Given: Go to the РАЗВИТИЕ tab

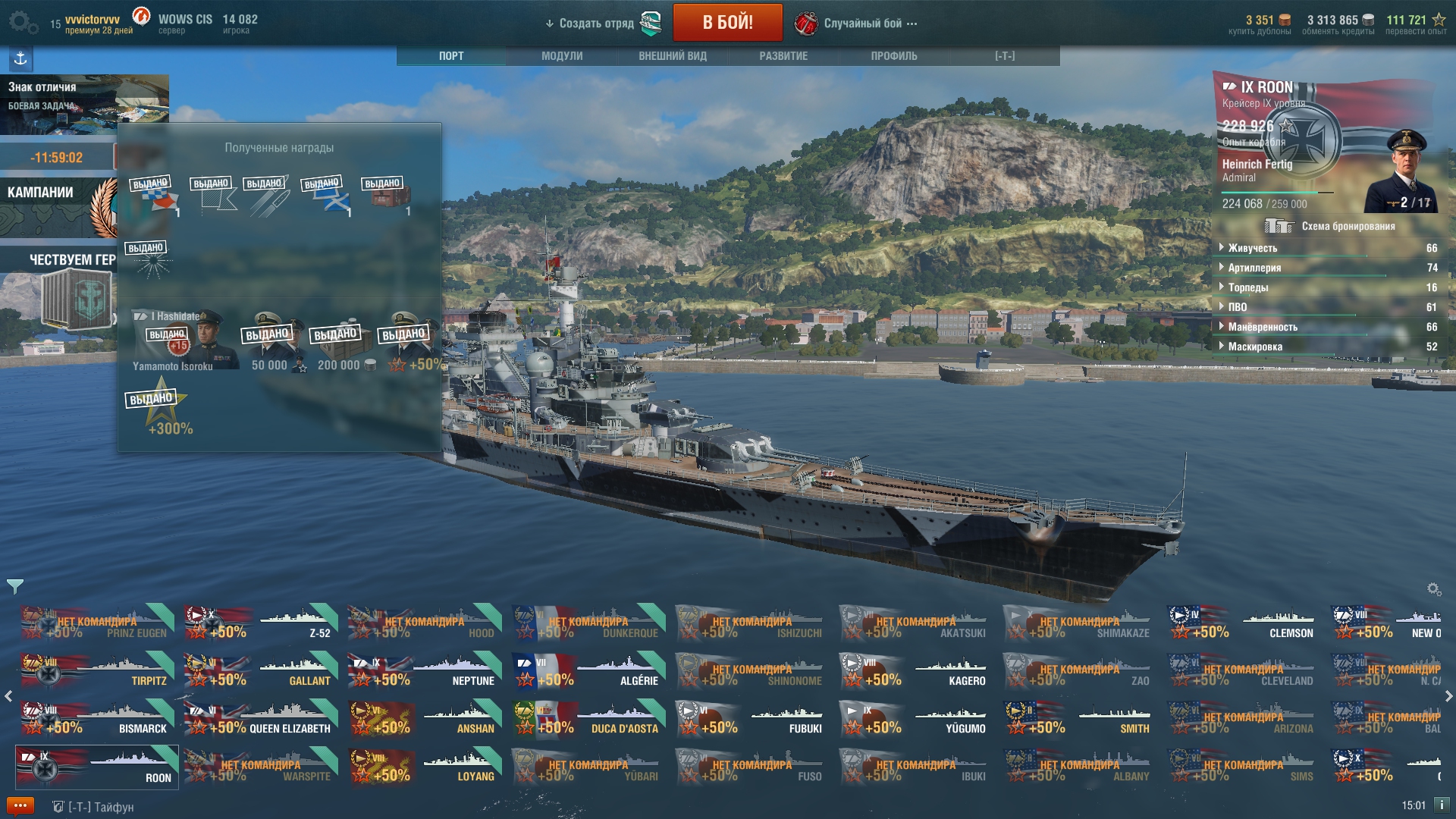Looking at the screenshot, I should 783,56.
